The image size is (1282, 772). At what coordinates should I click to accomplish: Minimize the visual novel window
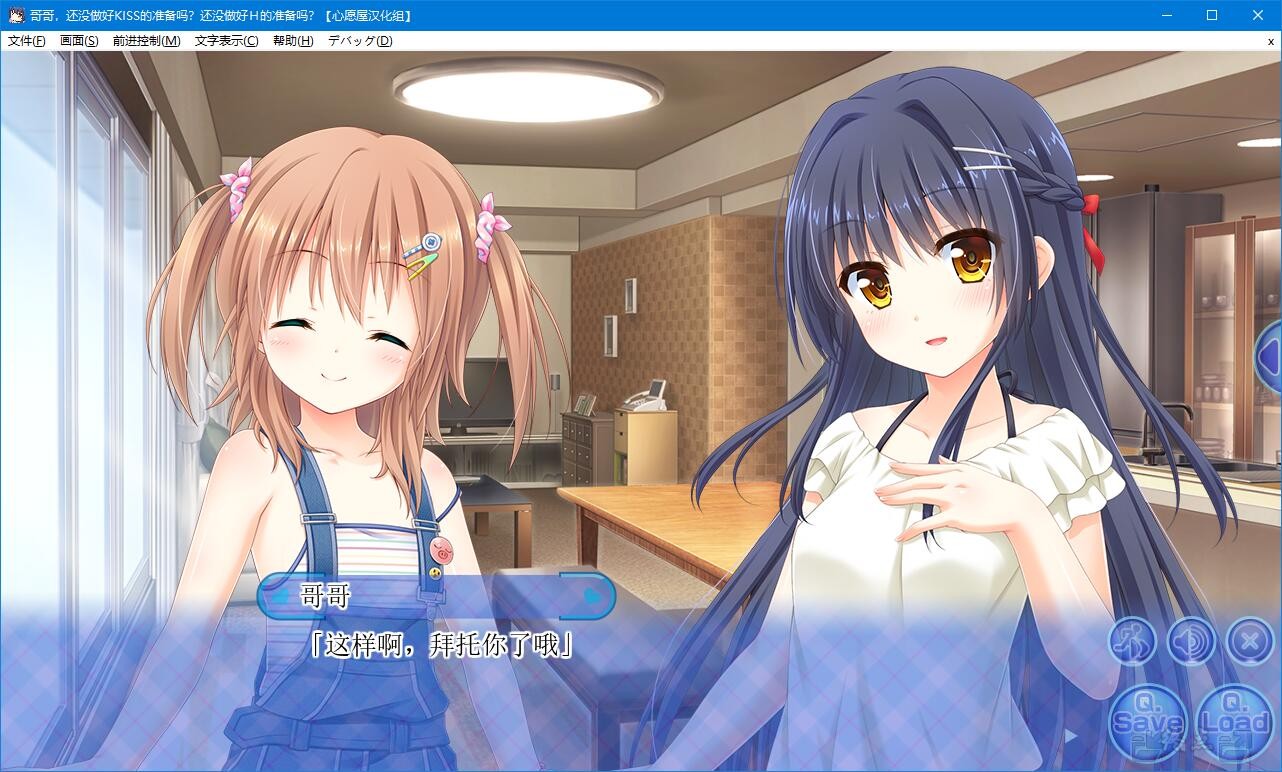coord(1165,14)
